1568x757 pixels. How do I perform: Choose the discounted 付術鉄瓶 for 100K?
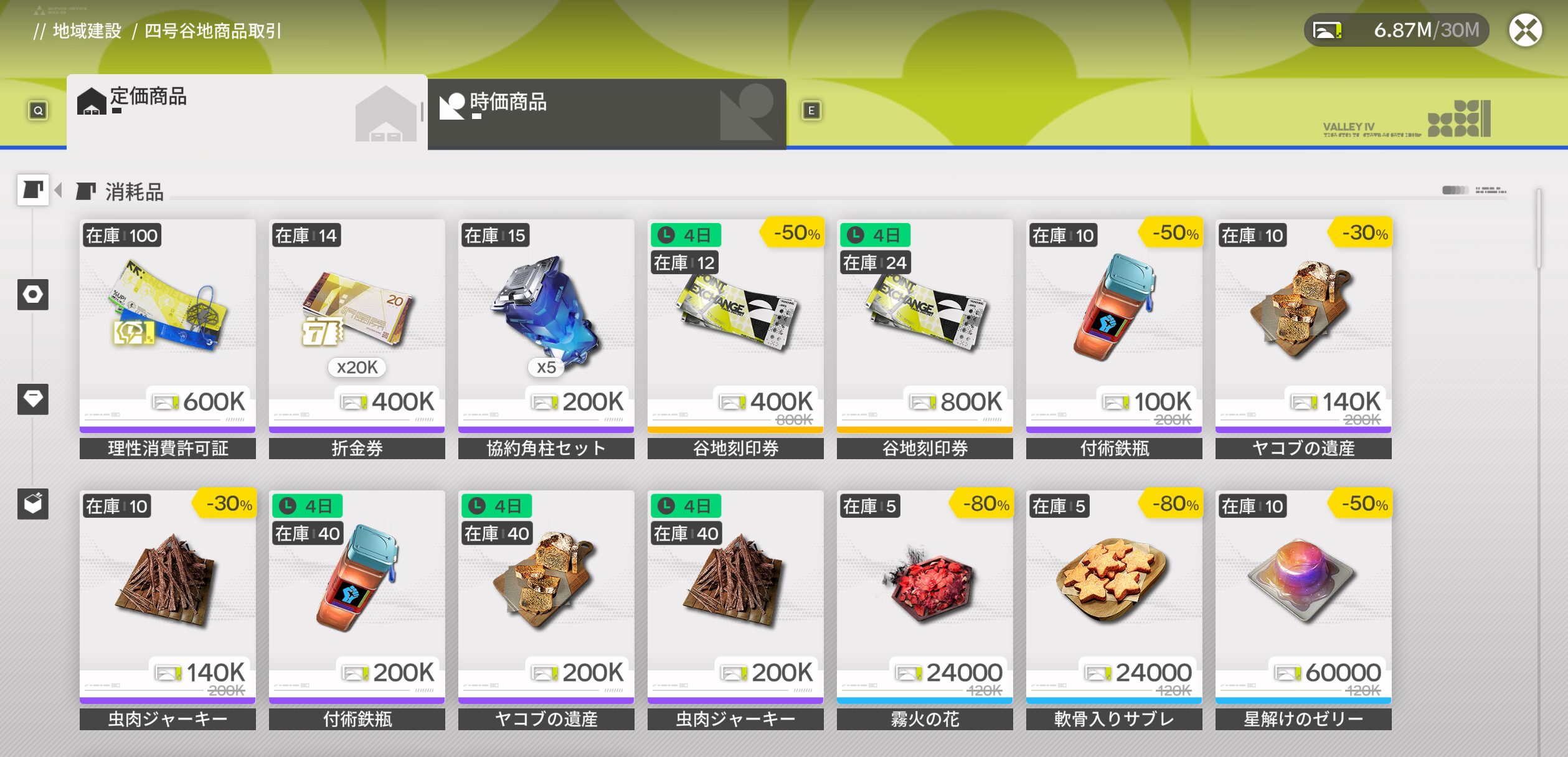click(x=1114, y=325)
